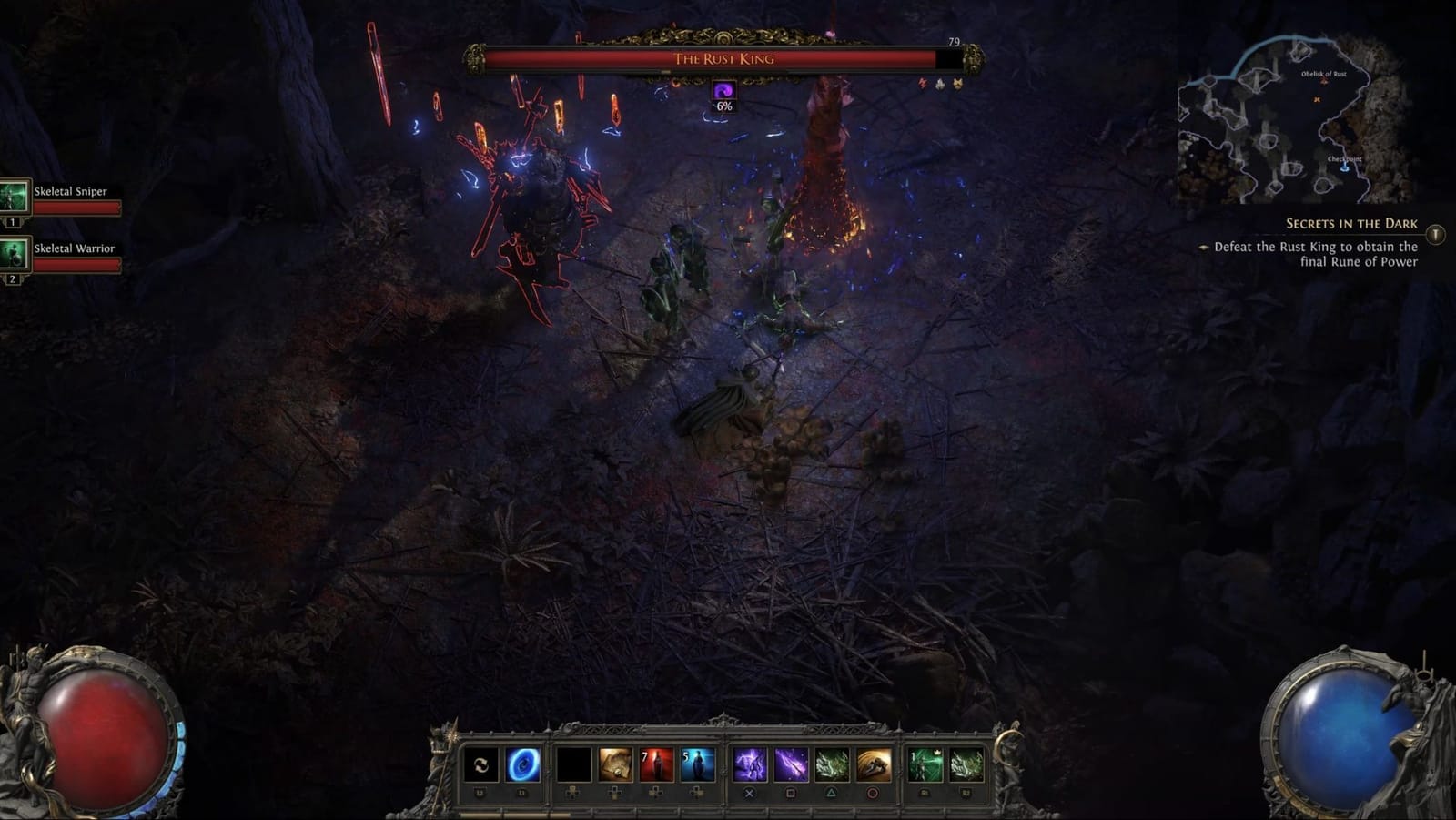Select the Skeletal Sniper minion portrait
Viewport: 1456px width, 820px height.
[14, 197]
